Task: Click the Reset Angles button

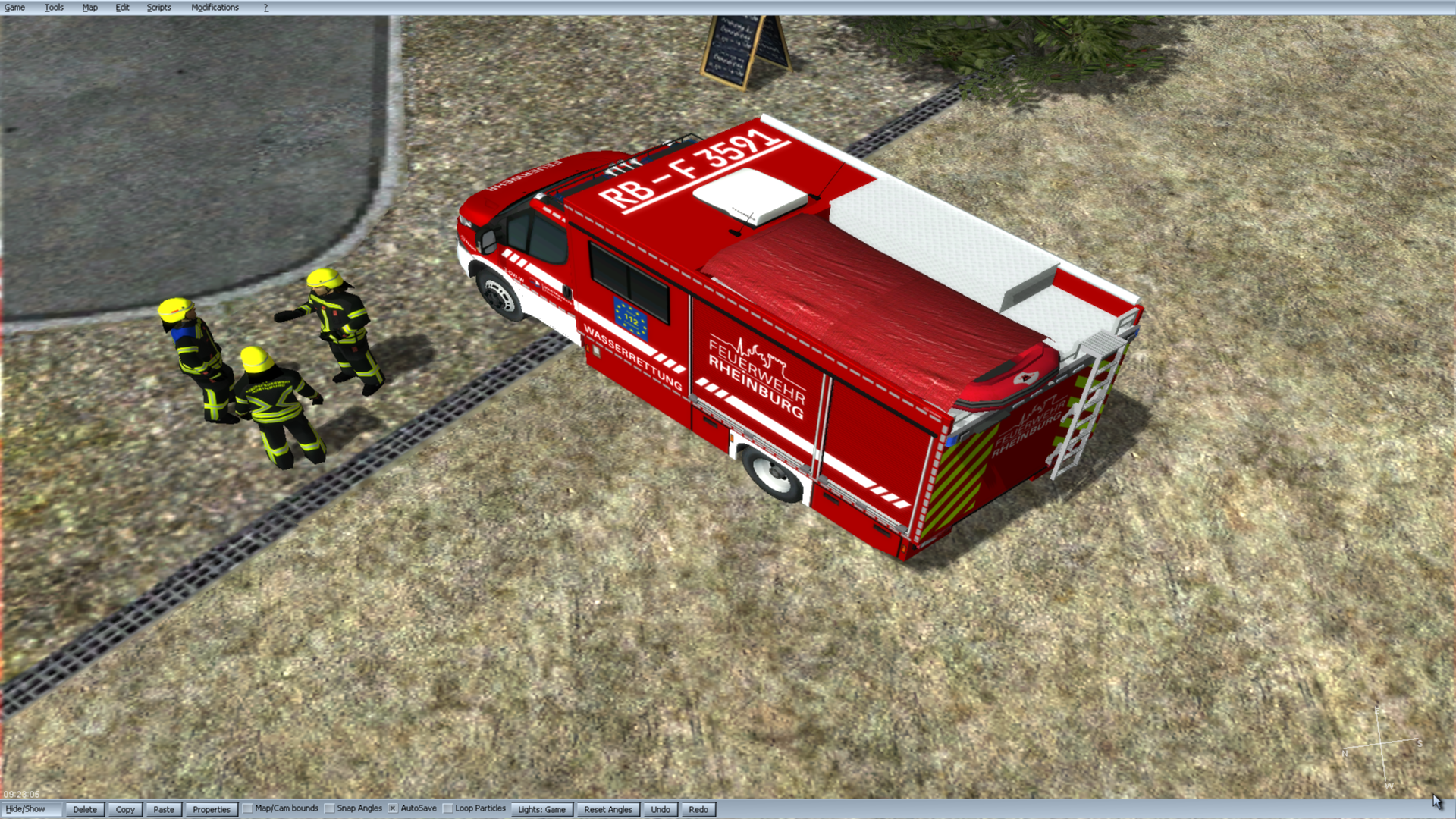Action: click(x=608, y=810)
